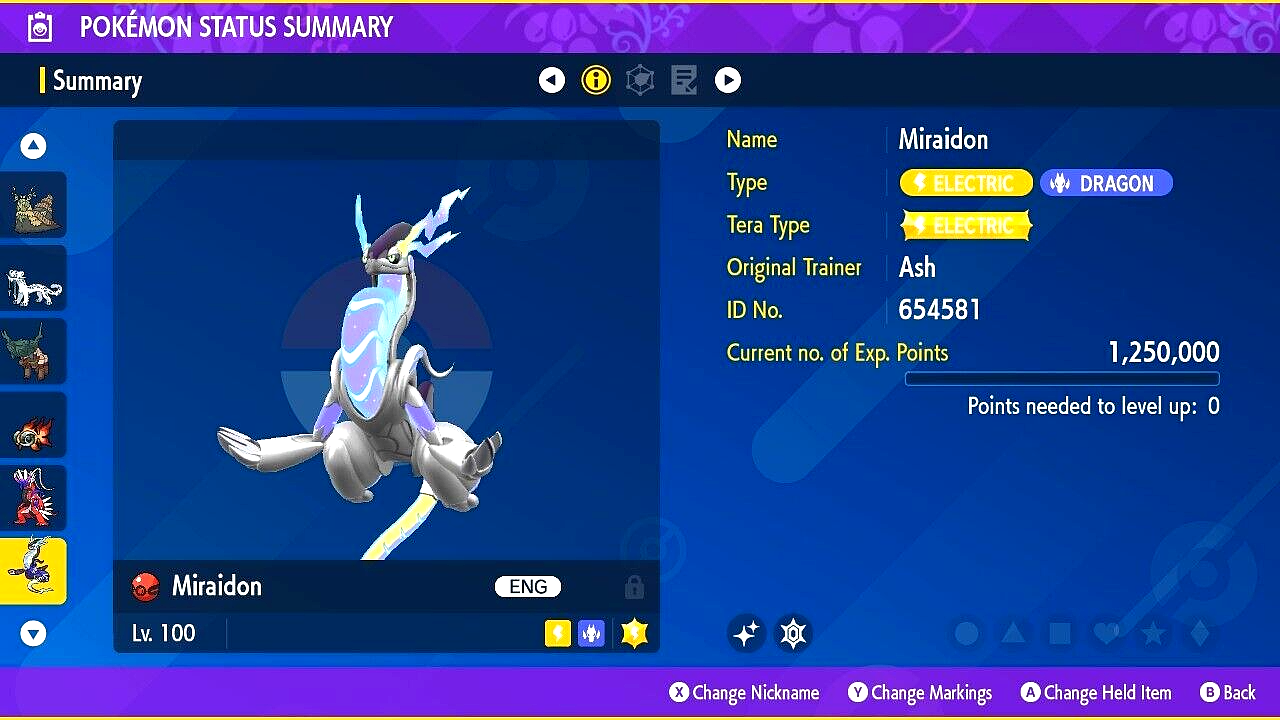Open the memo/notes page icon at the top
The image size is (1280, 720).
click(684, 79)
